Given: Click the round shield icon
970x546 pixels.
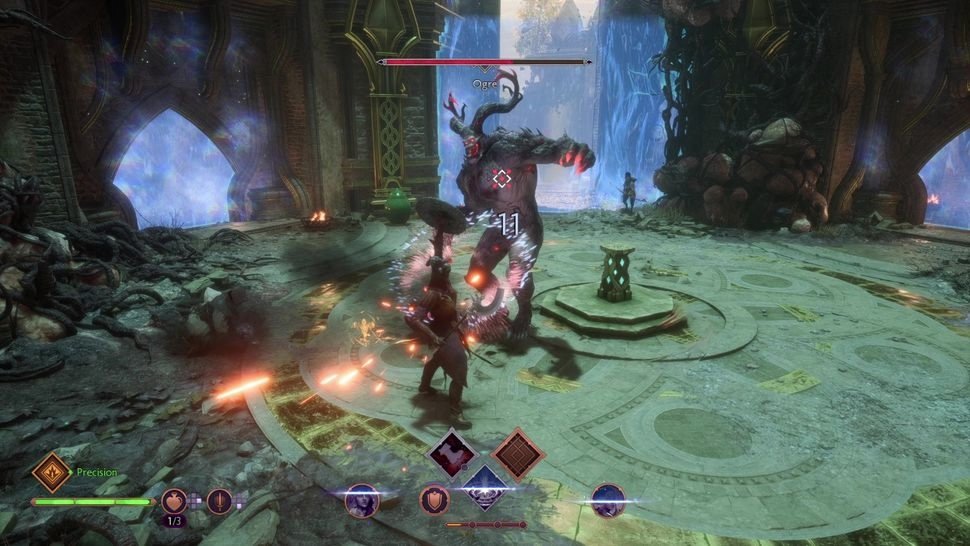Looking at the screenshot, I should (x=434, y=499).
